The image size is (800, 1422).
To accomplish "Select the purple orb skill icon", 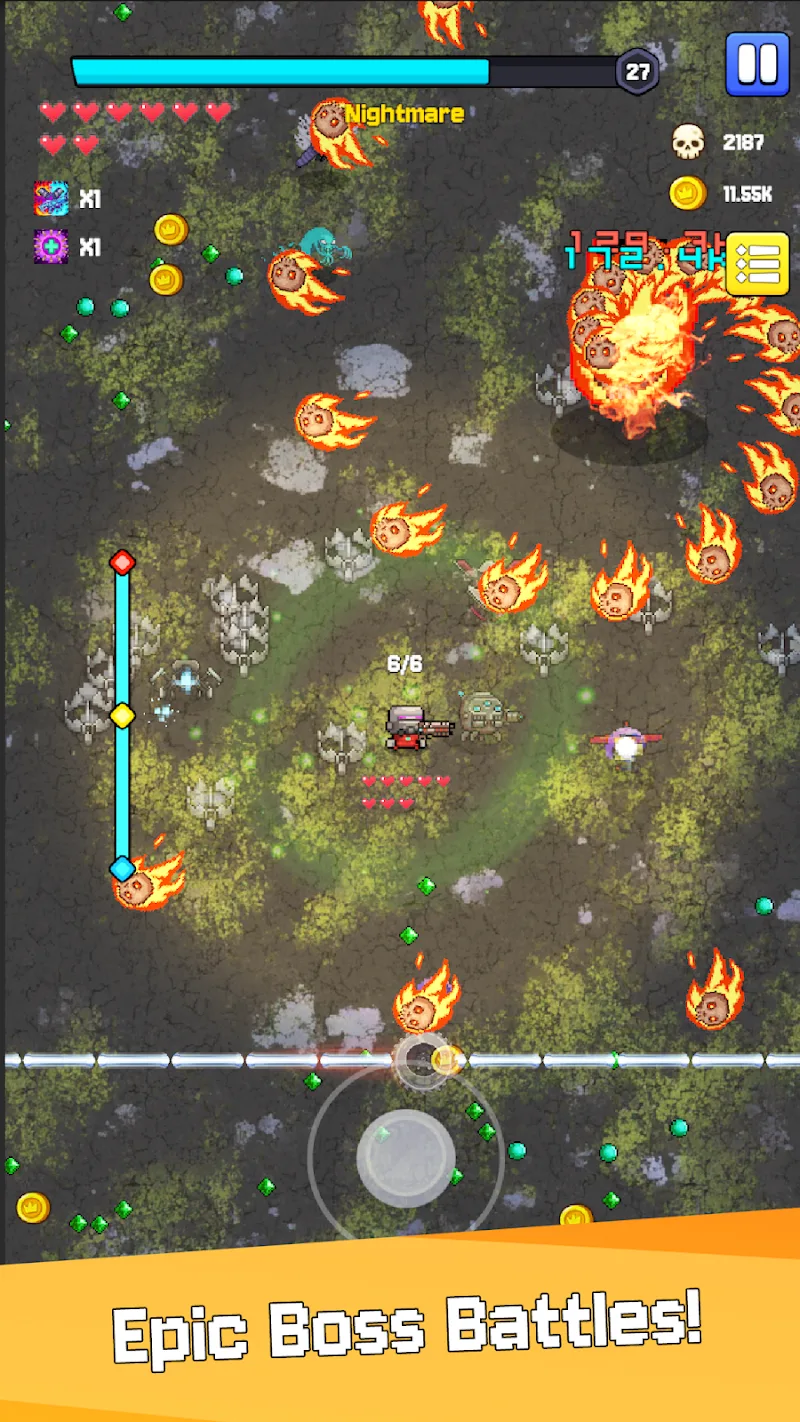I will pyautogui.click(x=51, y=246).
